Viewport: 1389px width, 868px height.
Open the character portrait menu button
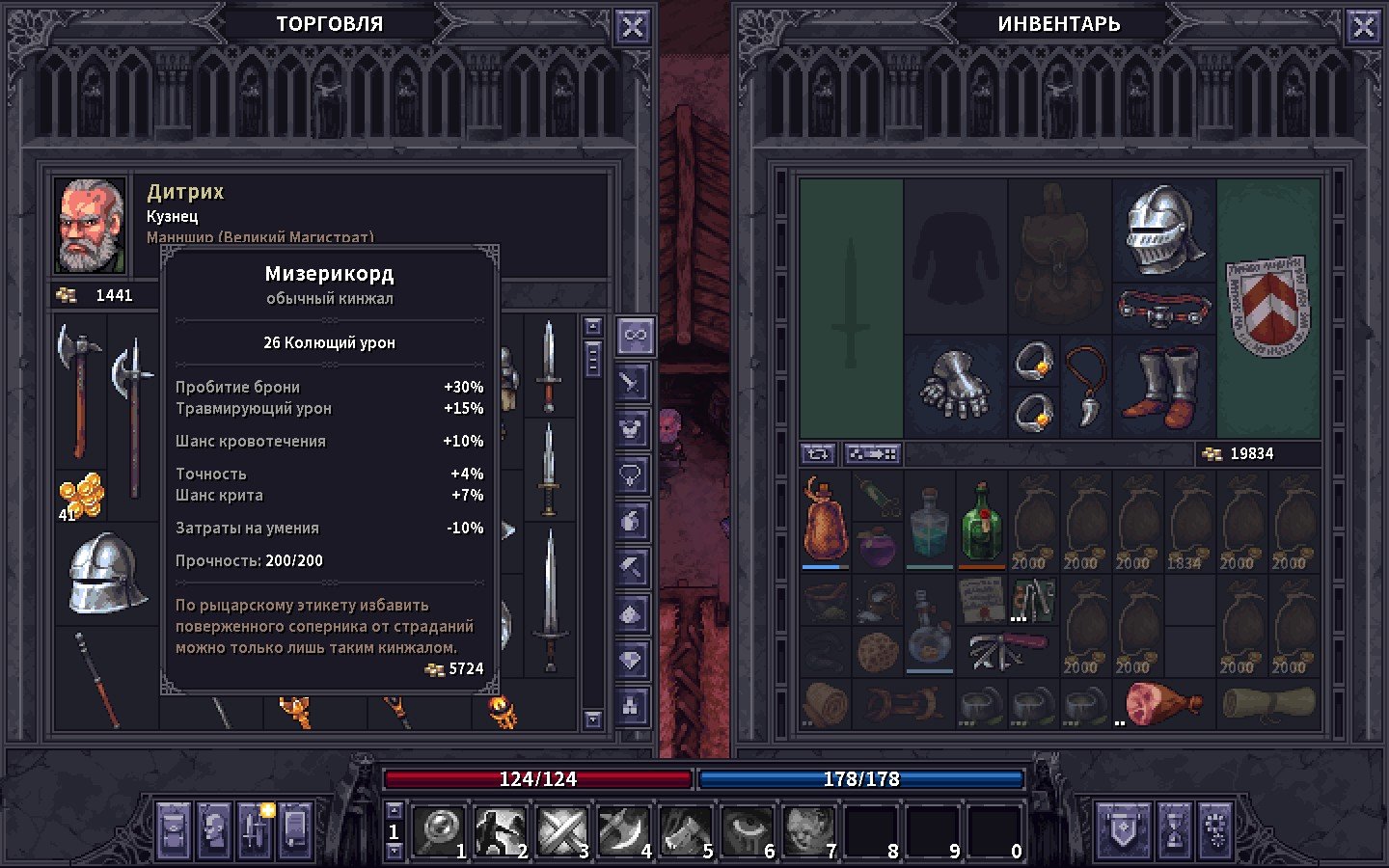pyautogui.click(x=214, y=829)
